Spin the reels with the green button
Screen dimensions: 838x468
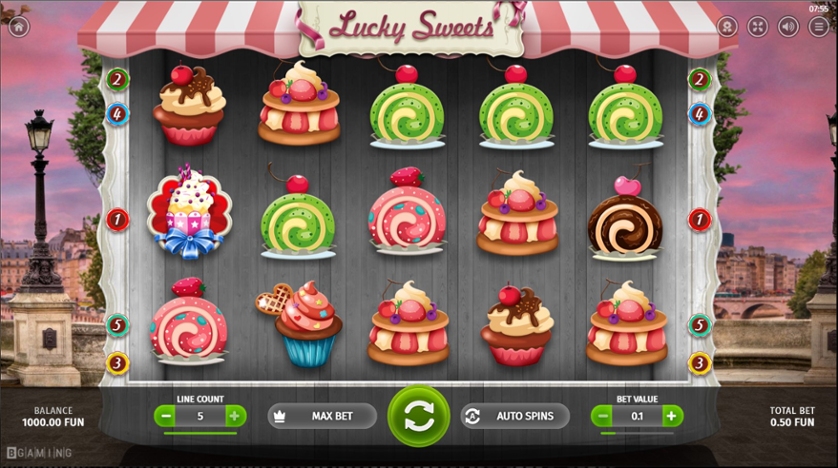418,415
